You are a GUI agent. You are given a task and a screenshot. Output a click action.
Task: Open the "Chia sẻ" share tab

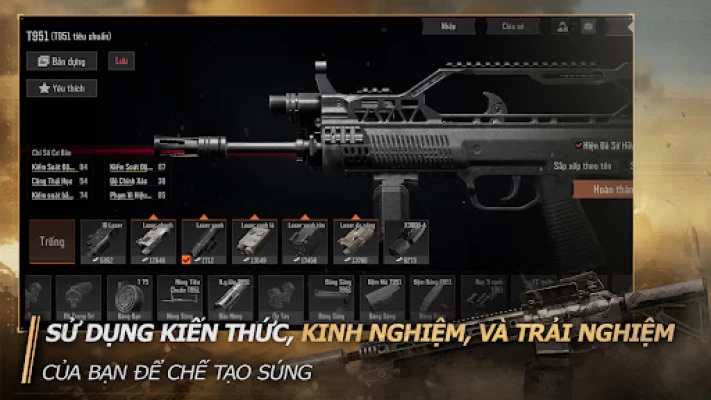pyautogui.click(x=512, y=27)
